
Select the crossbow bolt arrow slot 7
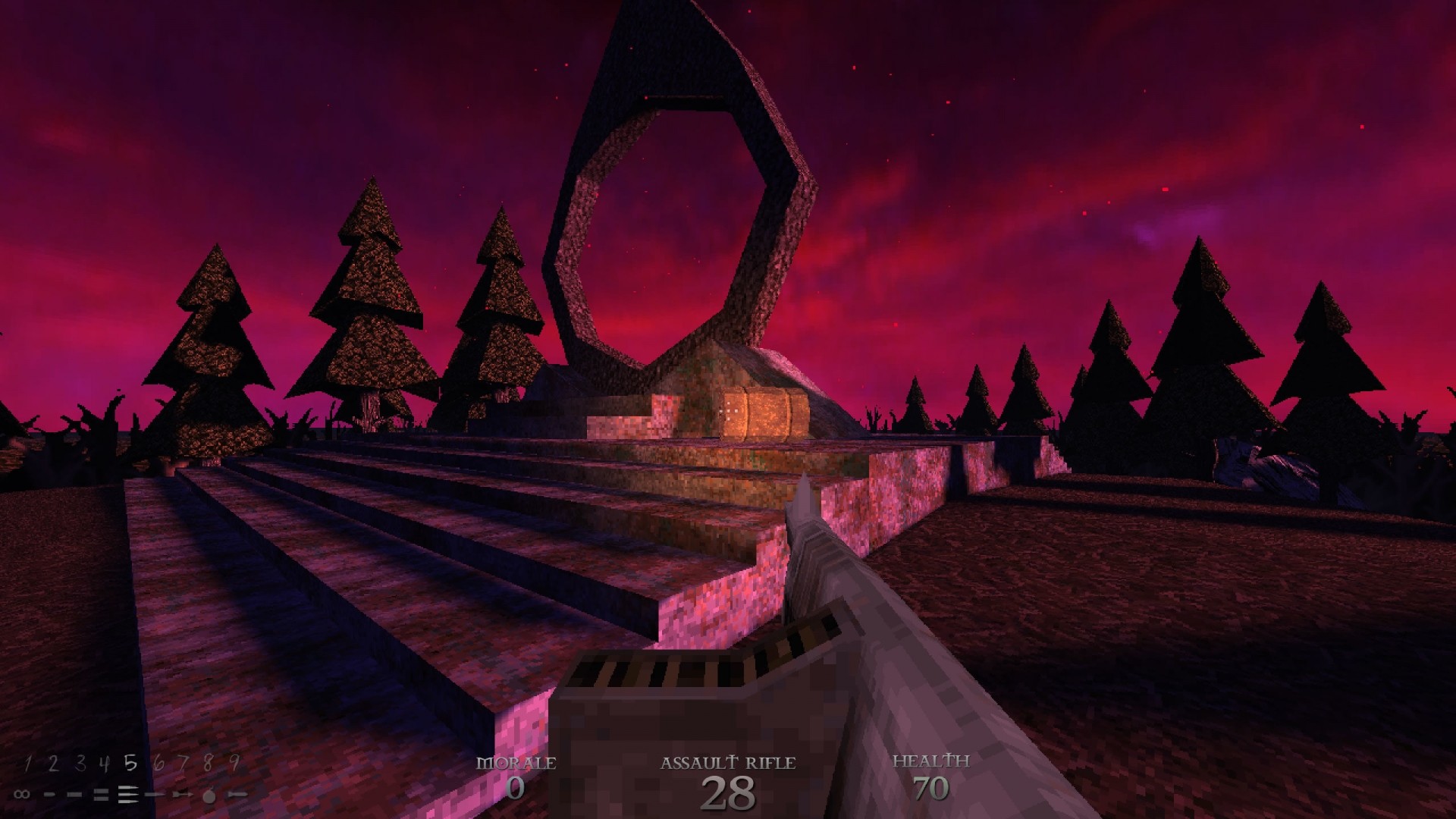pos(182,794)
